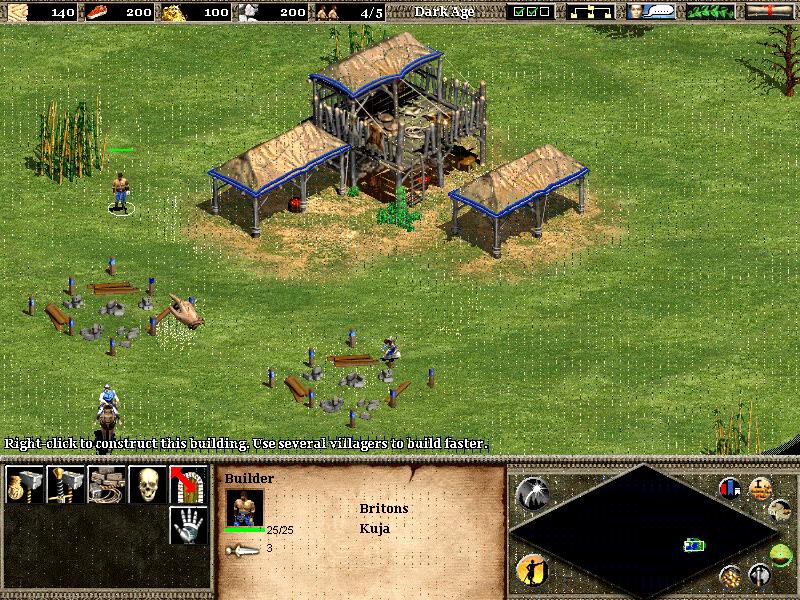Select the villager with the green health bar
Image resolution: width=800 pixels, height=600 pixels.
click(x=120, y=191)
